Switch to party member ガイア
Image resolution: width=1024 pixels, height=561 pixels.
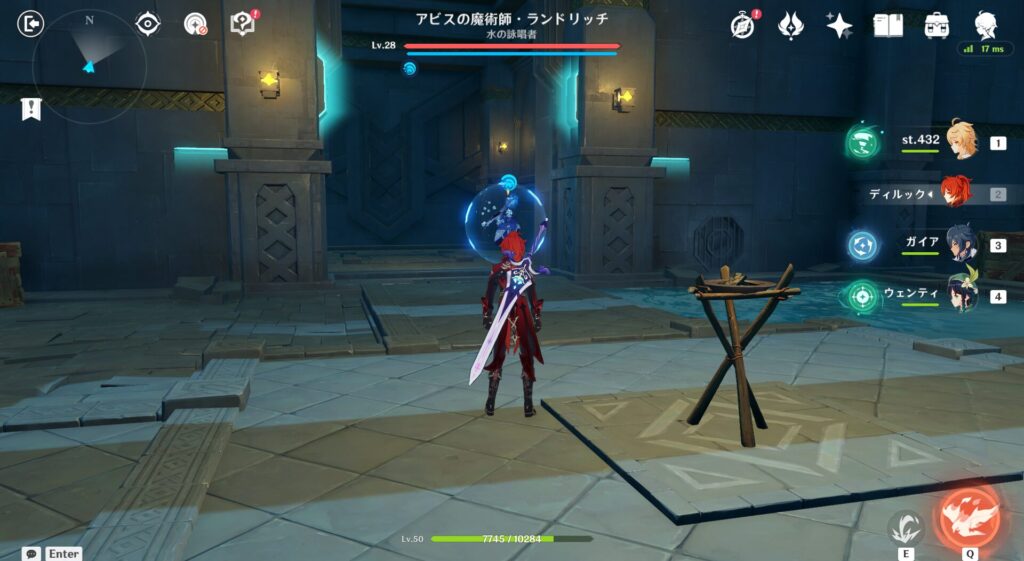coord(962,245)
